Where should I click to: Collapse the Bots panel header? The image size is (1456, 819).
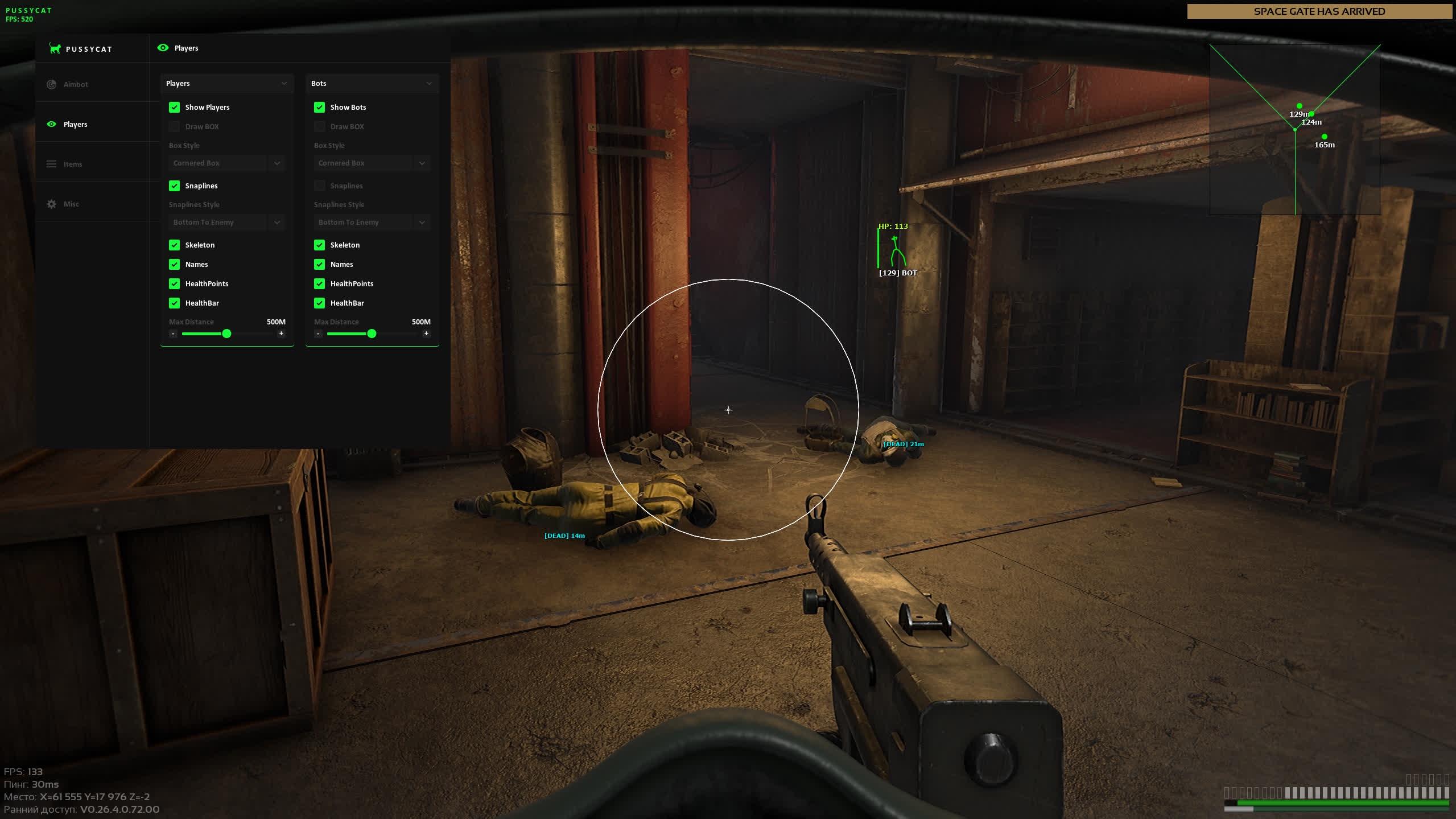pyautogui.click(x=429, y=83)
